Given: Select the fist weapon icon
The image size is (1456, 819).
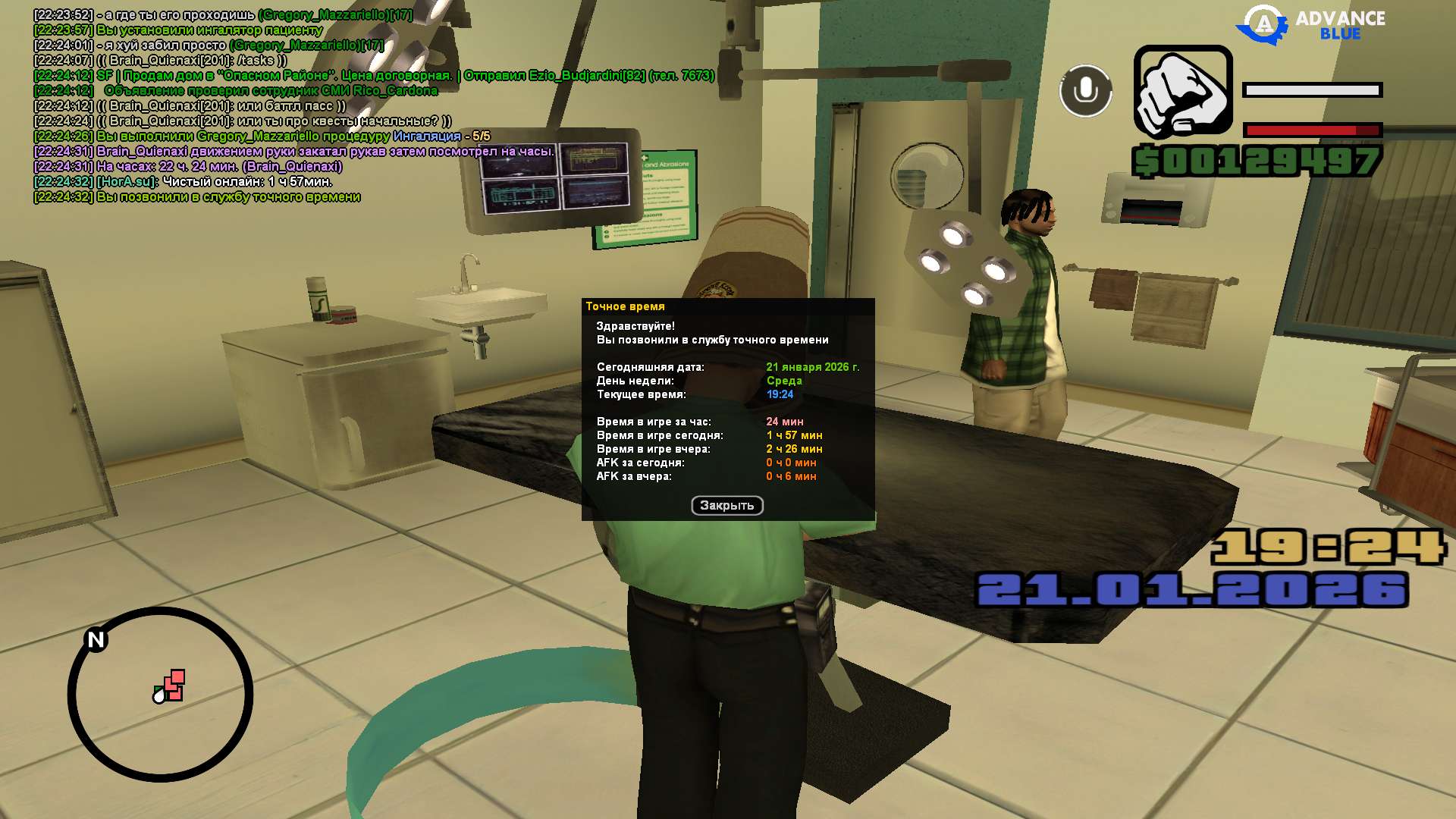Looking at the screenshot, I should coord(1182,93).
